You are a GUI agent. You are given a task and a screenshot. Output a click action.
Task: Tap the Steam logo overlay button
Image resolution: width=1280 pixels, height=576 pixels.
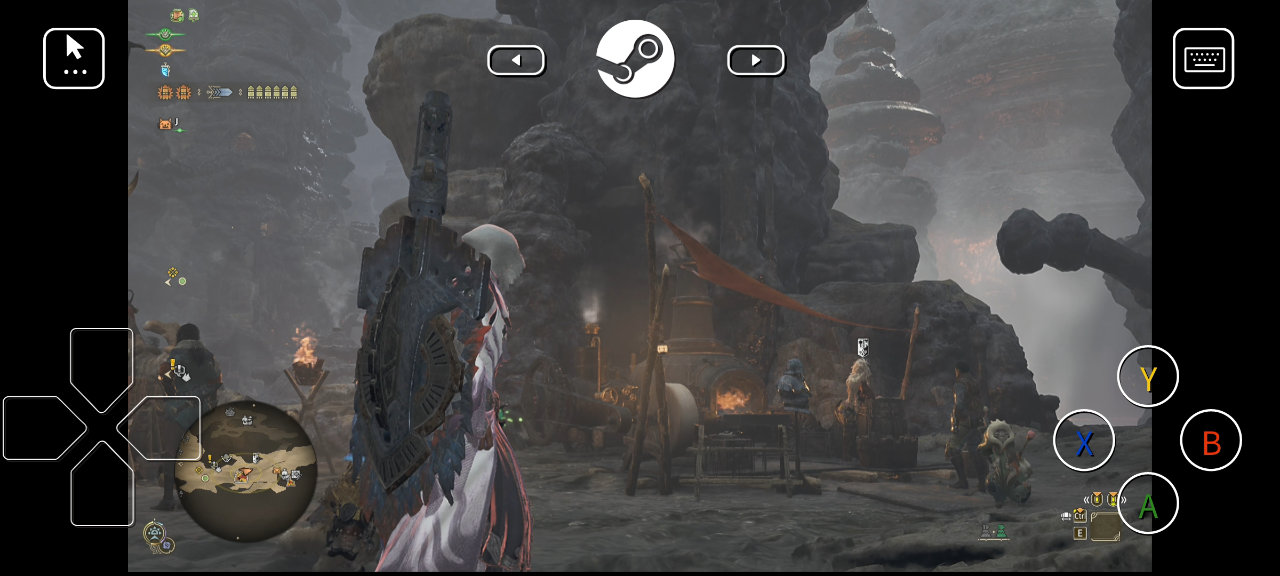click(x=636, y=59)
